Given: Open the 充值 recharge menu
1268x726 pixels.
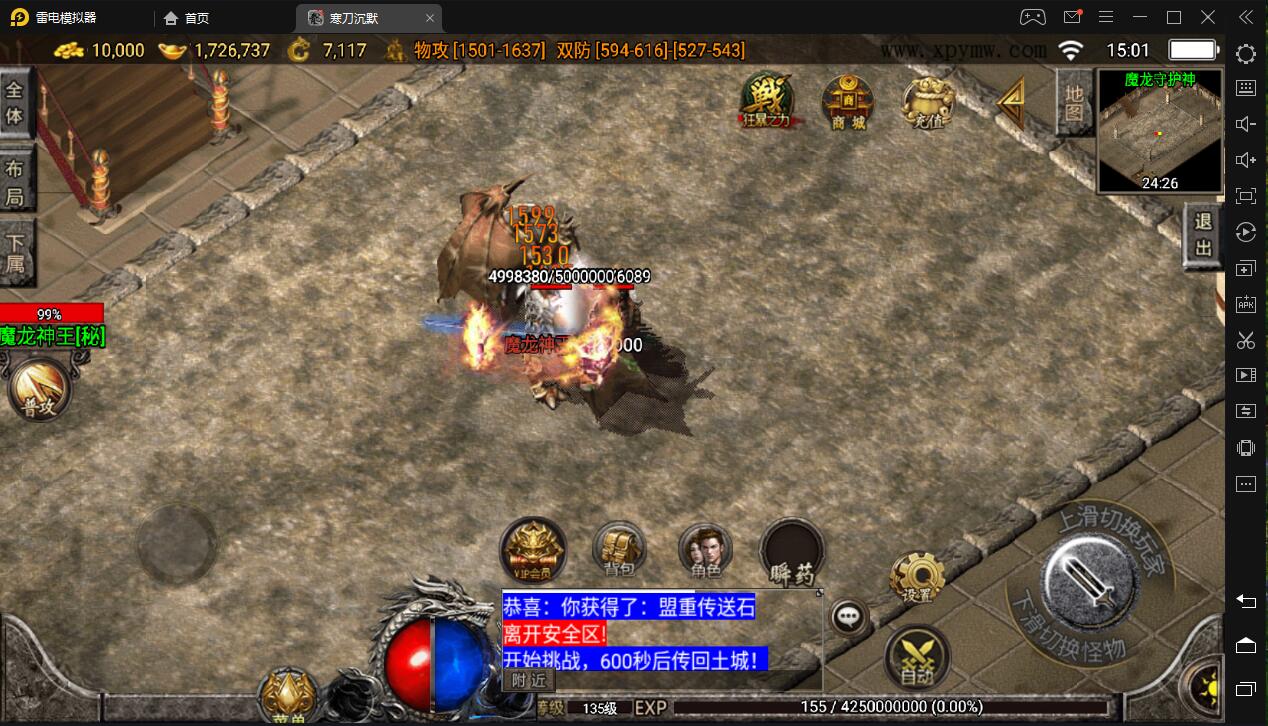Looking at the screenshot, I should [928, 101].
